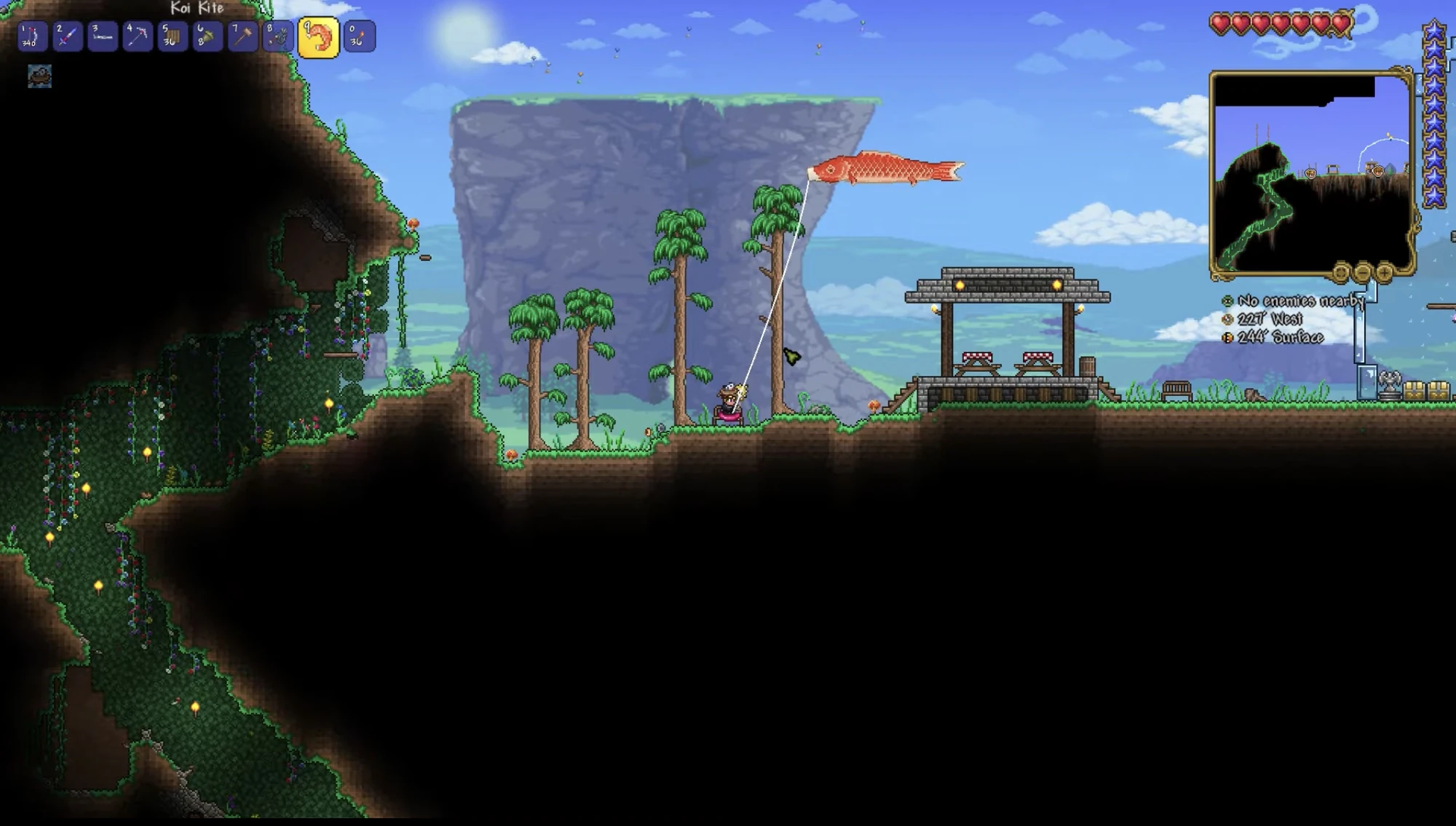This screenshot has width=1456, height=826.
Task: Select the torches in hotbar slot 0
Action: [357, 36]
